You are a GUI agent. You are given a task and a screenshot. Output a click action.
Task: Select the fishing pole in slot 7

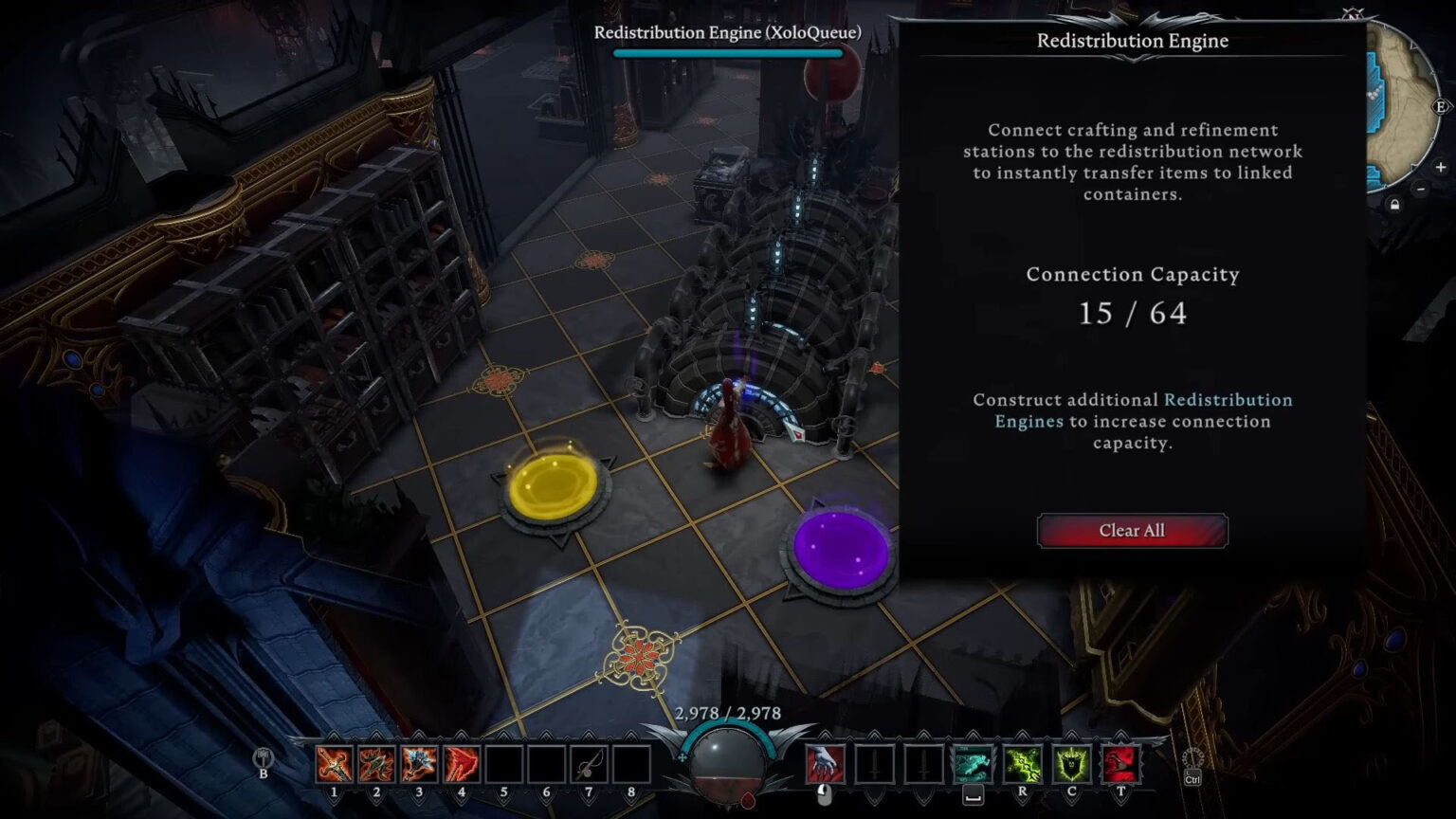588,765
